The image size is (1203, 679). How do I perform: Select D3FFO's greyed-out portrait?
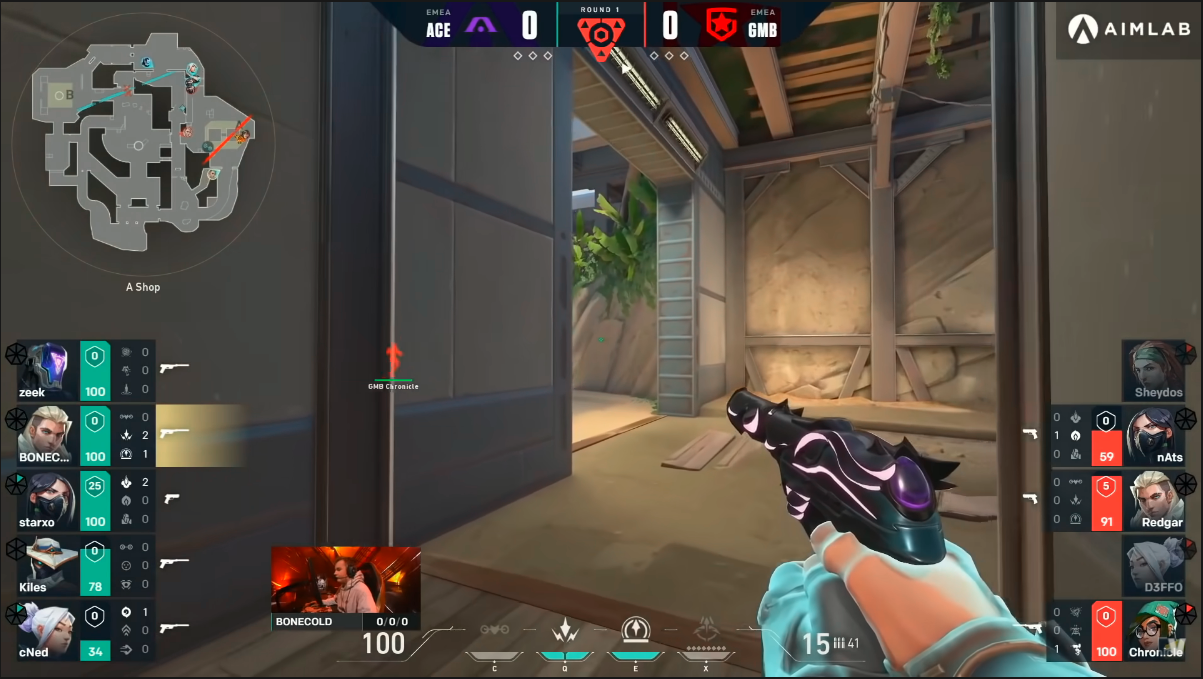click(1158, 565)
